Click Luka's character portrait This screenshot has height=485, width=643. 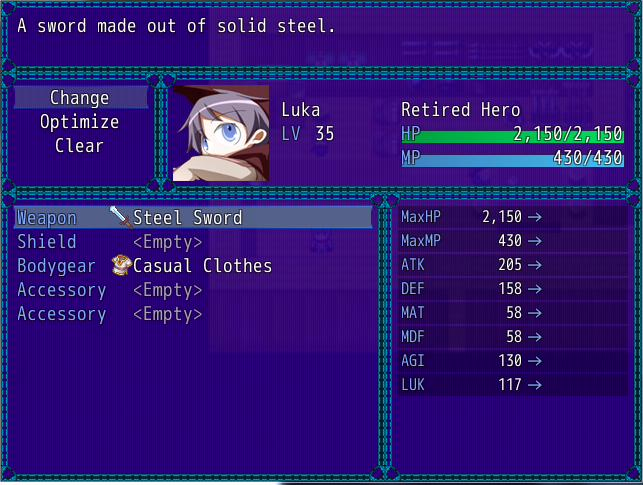(221, 133)
